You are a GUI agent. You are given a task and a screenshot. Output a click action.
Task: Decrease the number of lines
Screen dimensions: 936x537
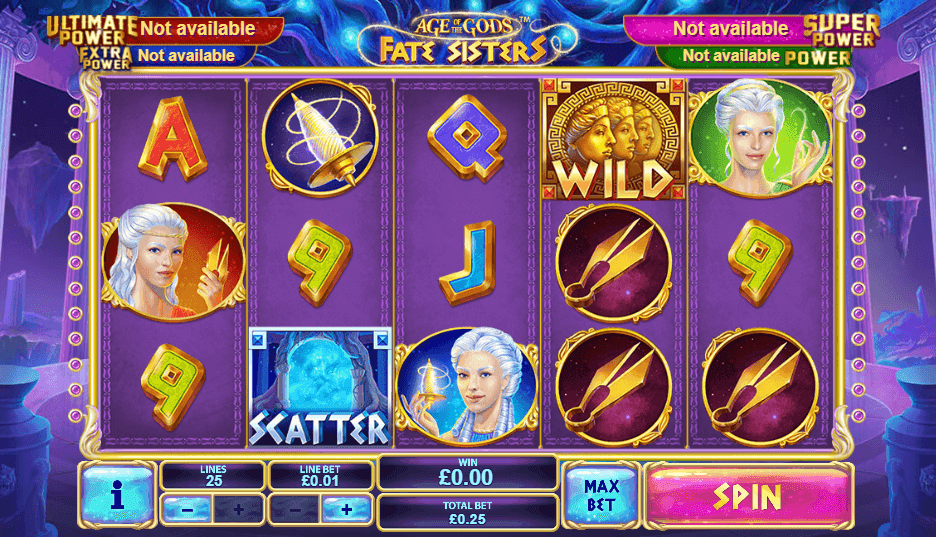(188, 509)
